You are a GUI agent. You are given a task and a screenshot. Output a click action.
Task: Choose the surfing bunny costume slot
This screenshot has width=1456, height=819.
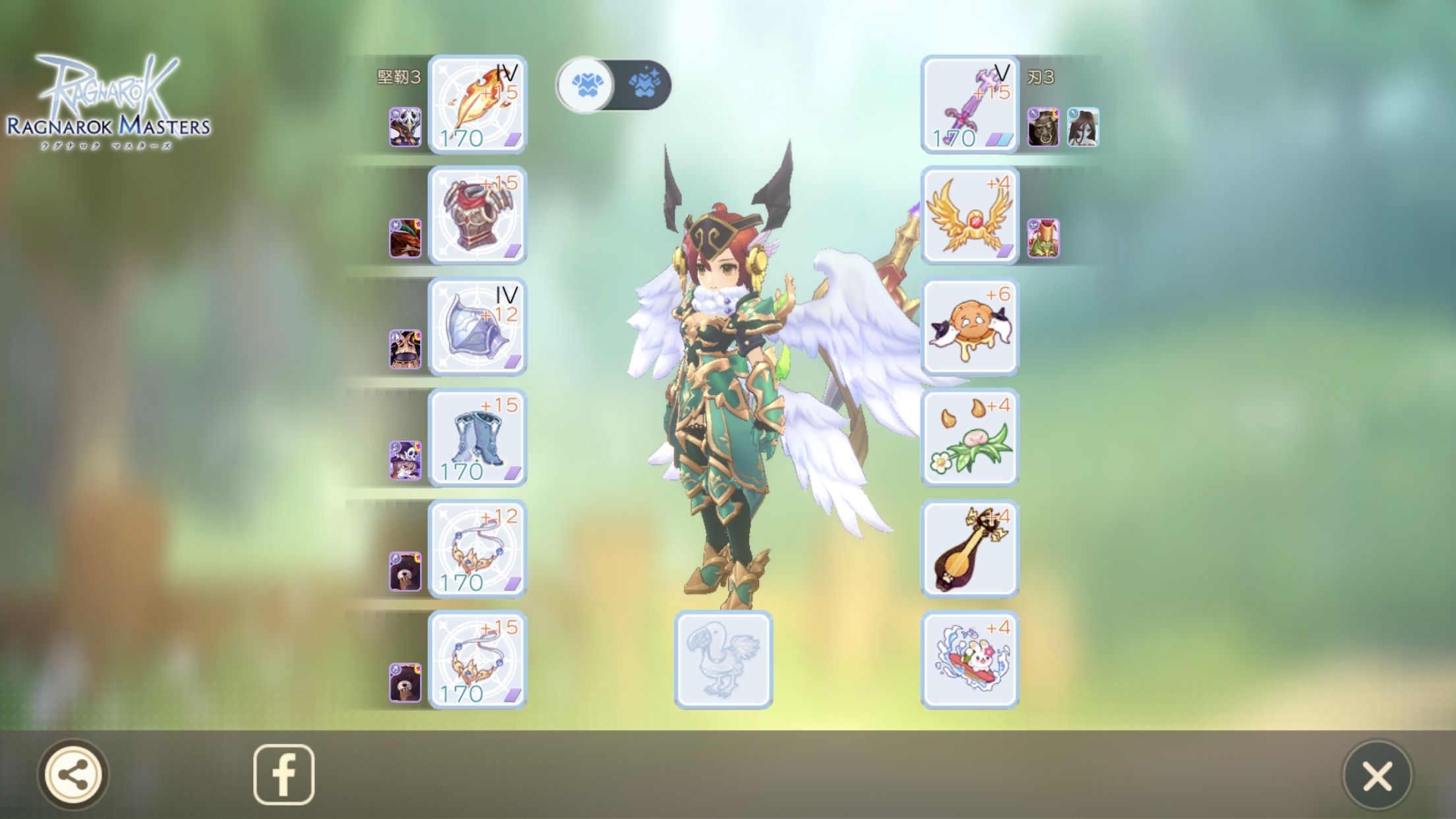(969, 660)
